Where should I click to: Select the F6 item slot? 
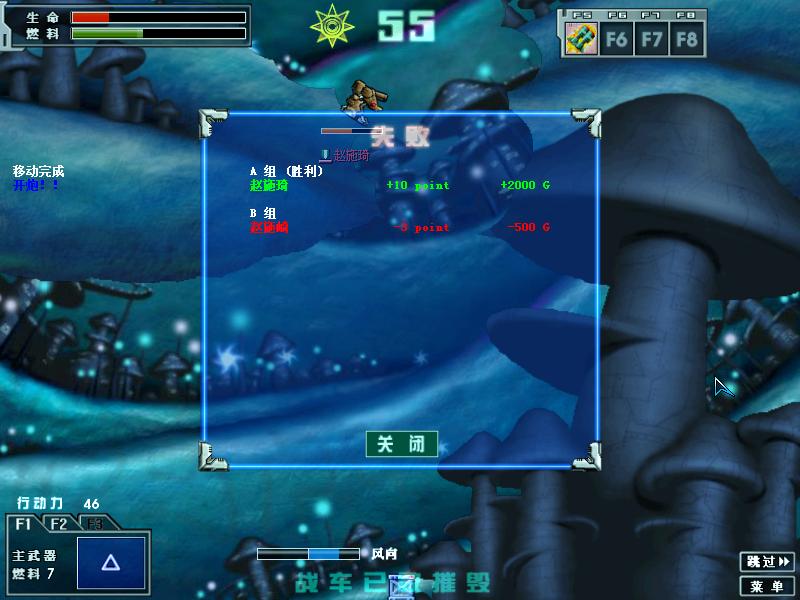(x=617, y=39)
